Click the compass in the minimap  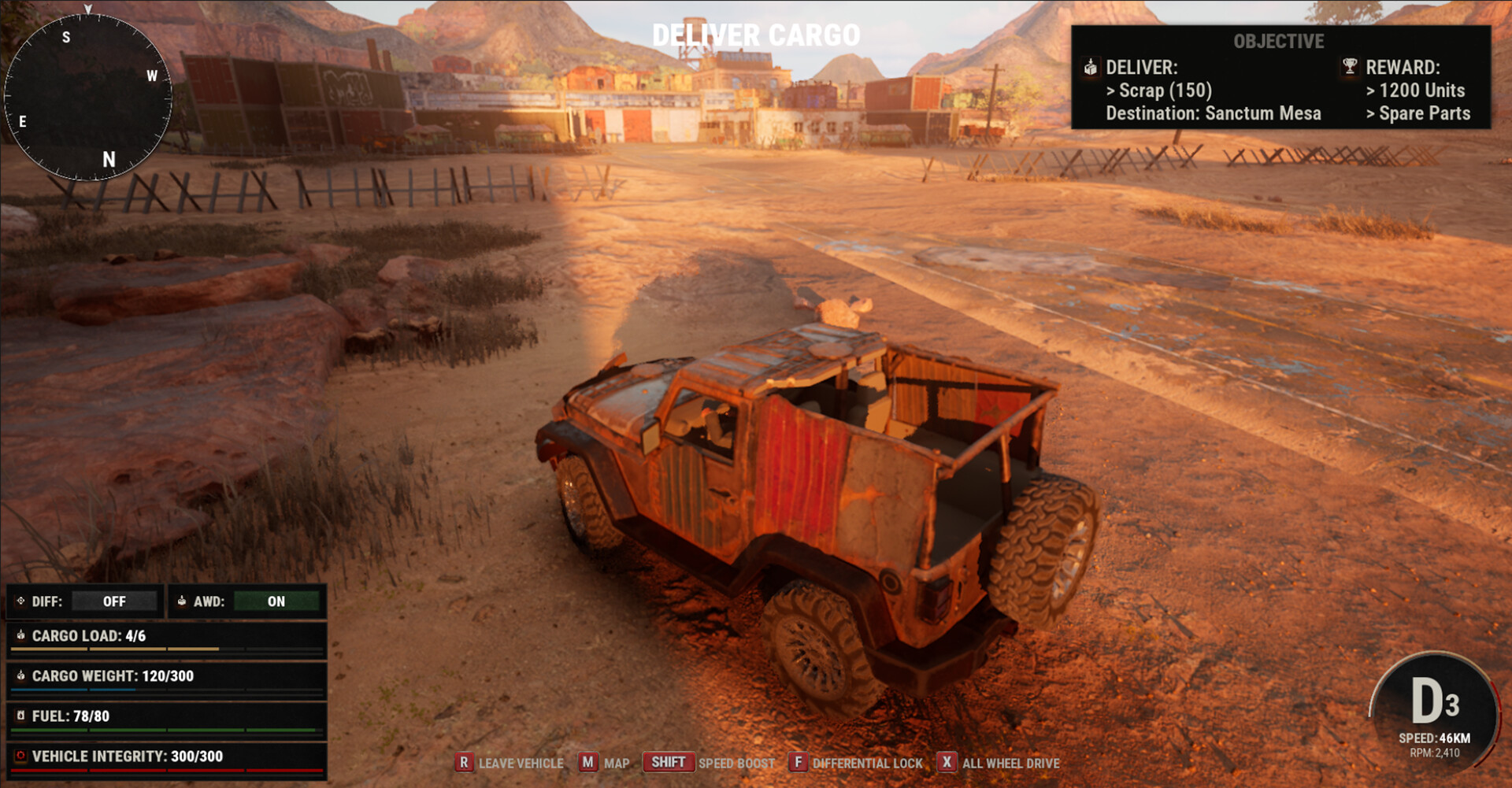(91, 94)
